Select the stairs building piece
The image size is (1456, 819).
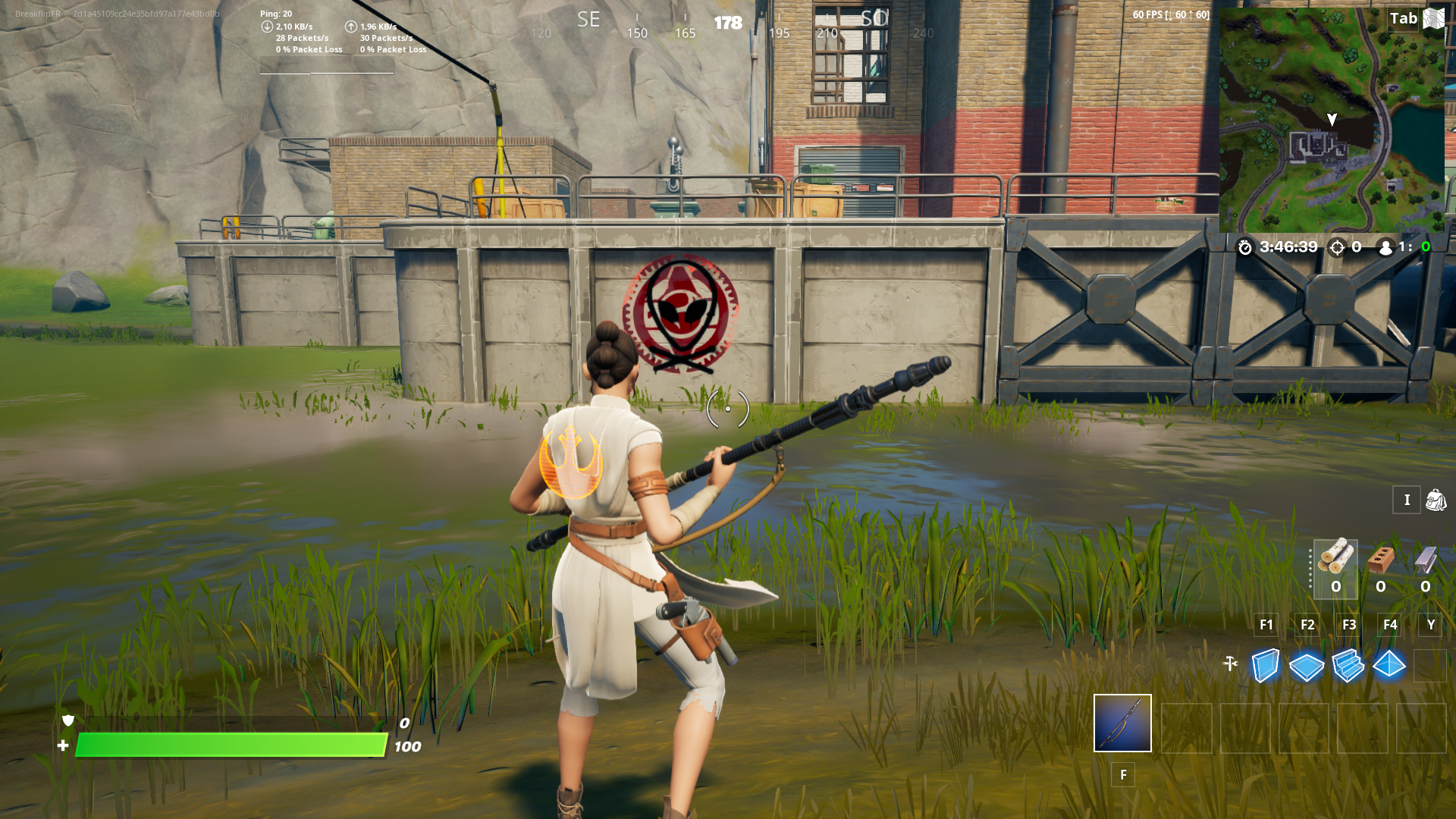[1348, 664]
